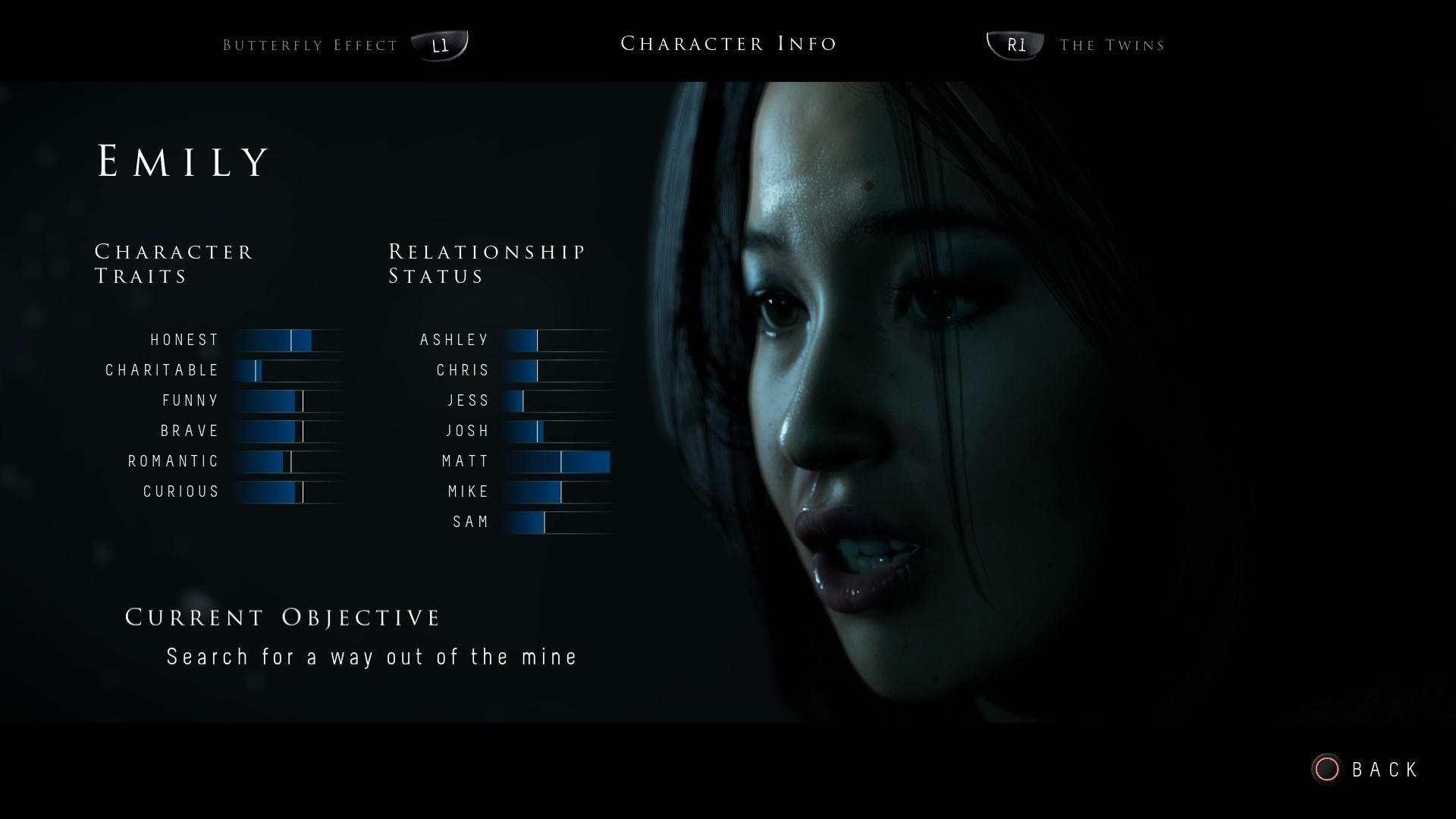Select the Charitable trait bar
This screenshot has height=819, width=1456.
point(288,371)
